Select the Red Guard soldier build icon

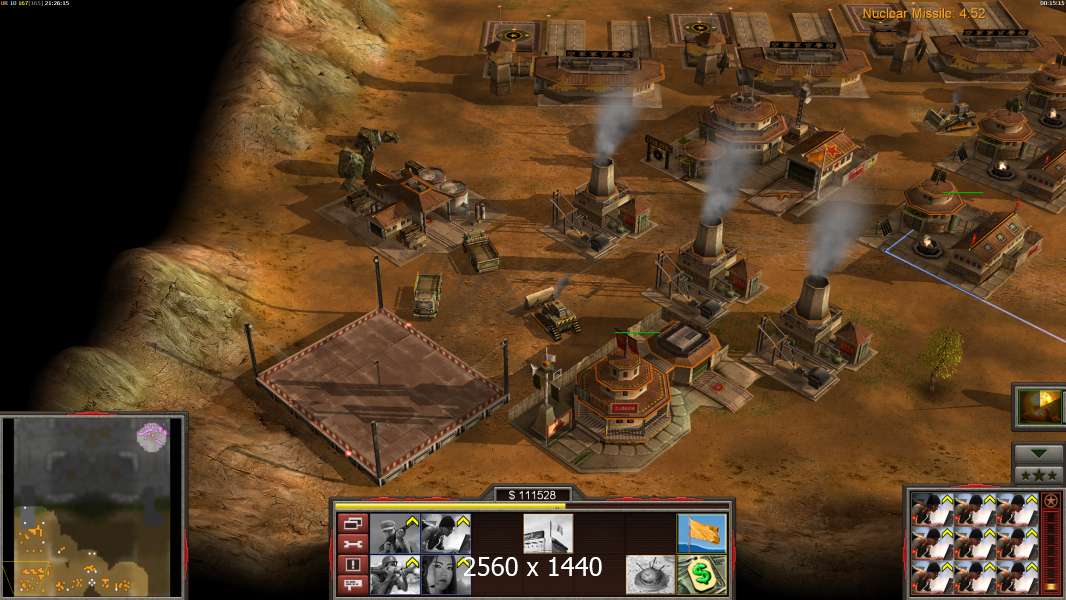click(x=395, y=533)
